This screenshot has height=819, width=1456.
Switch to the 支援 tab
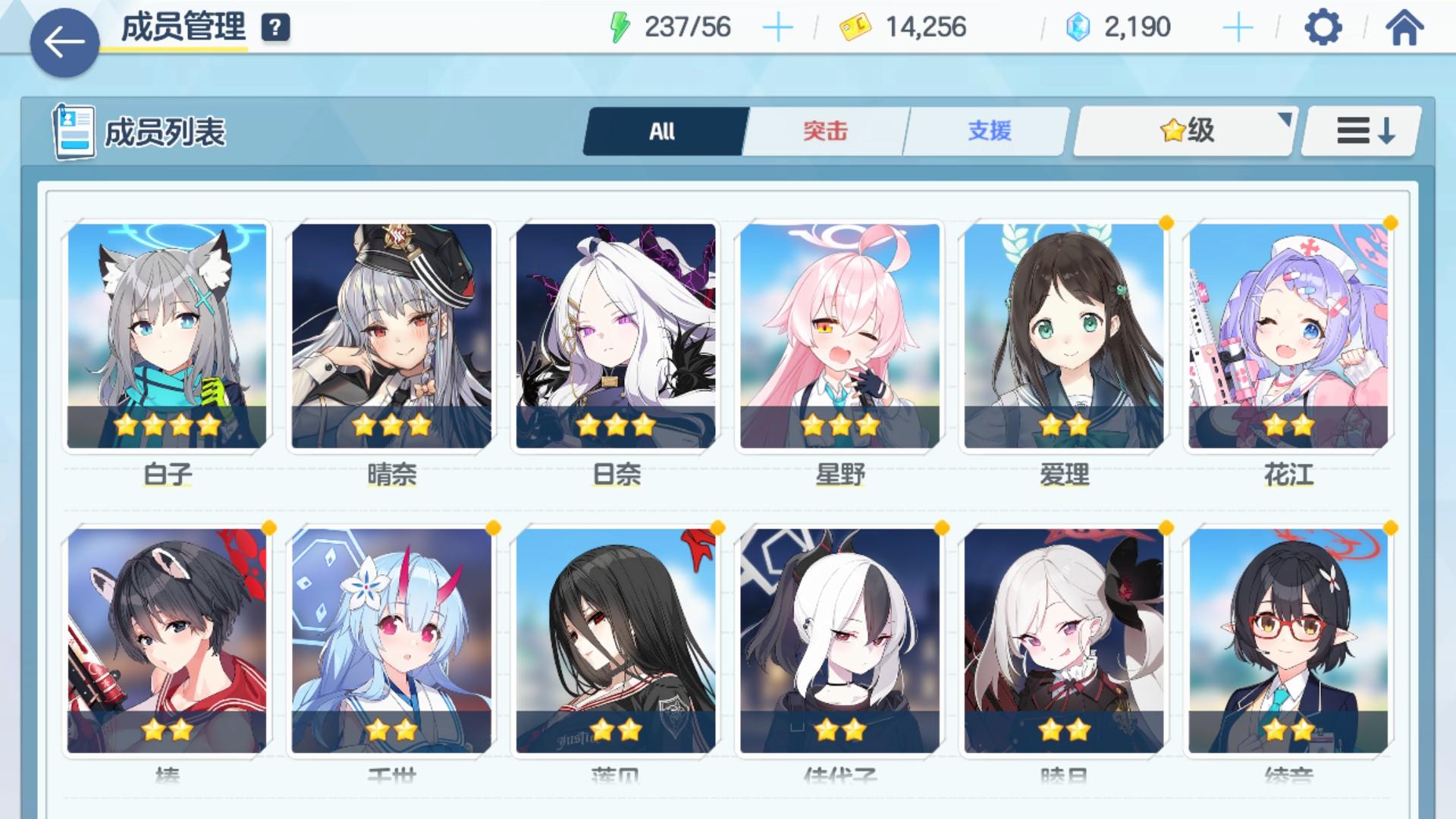tap(987, 130)
